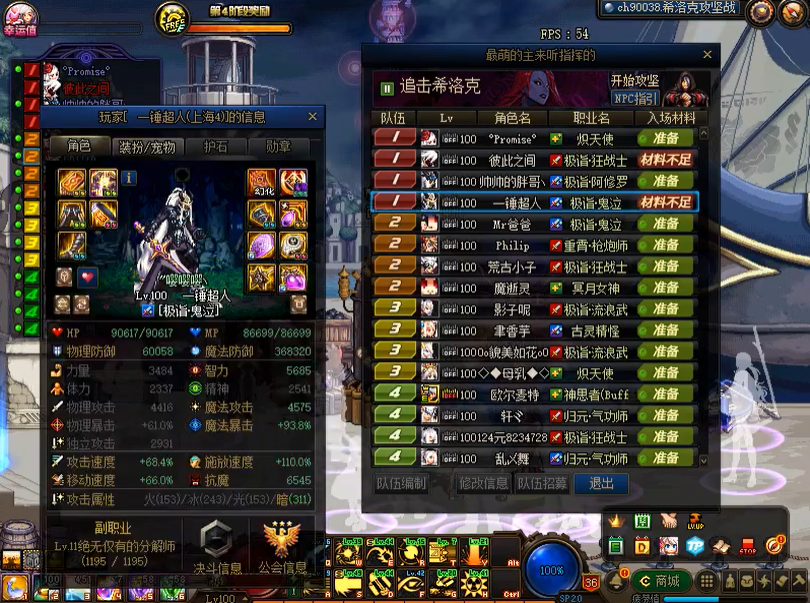Switch to the 护石 tab
Screen dimensions: 810x603
point(216,147)
